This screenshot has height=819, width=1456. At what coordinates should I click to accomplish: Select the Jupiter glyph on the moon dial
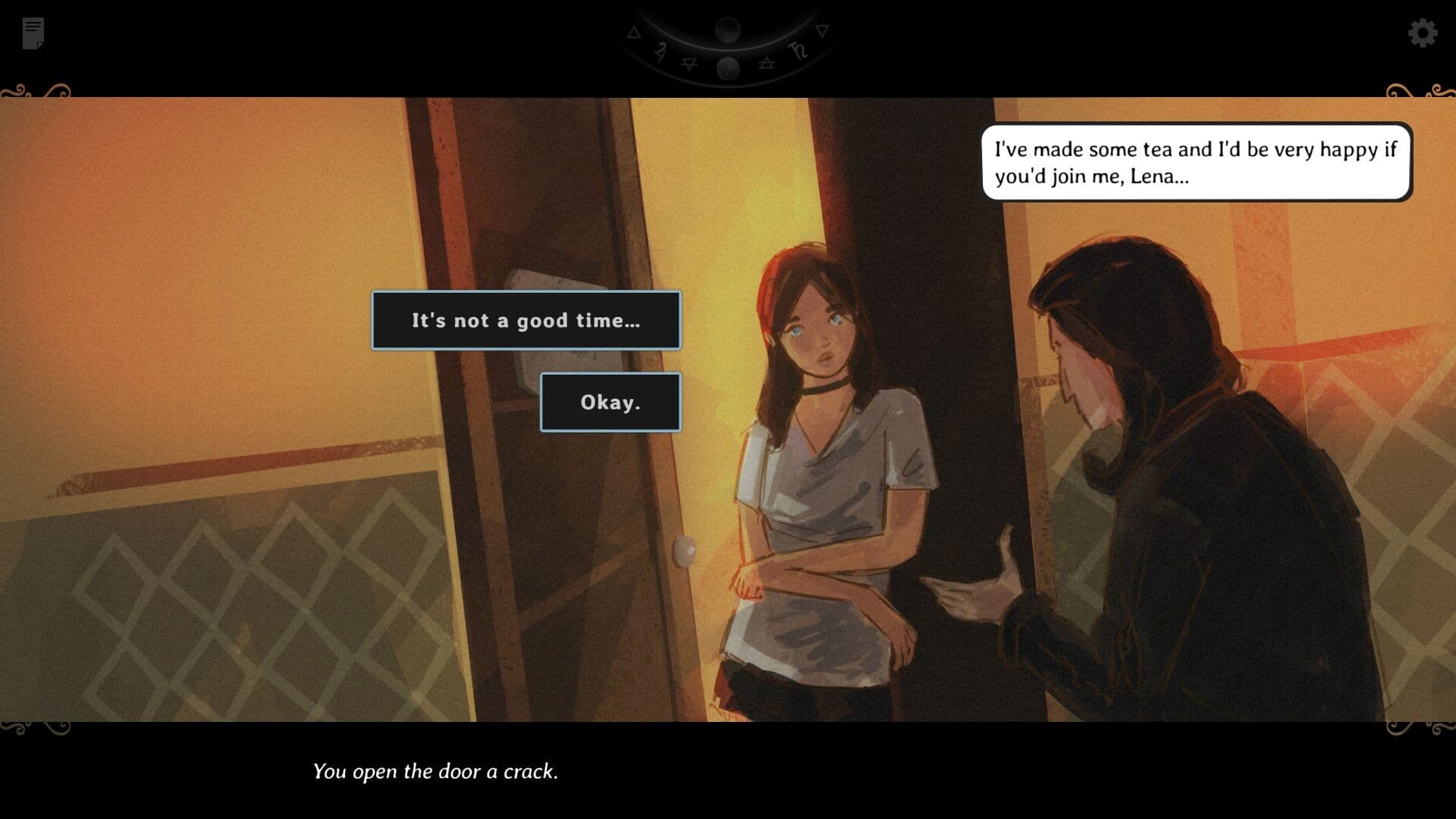661,53
